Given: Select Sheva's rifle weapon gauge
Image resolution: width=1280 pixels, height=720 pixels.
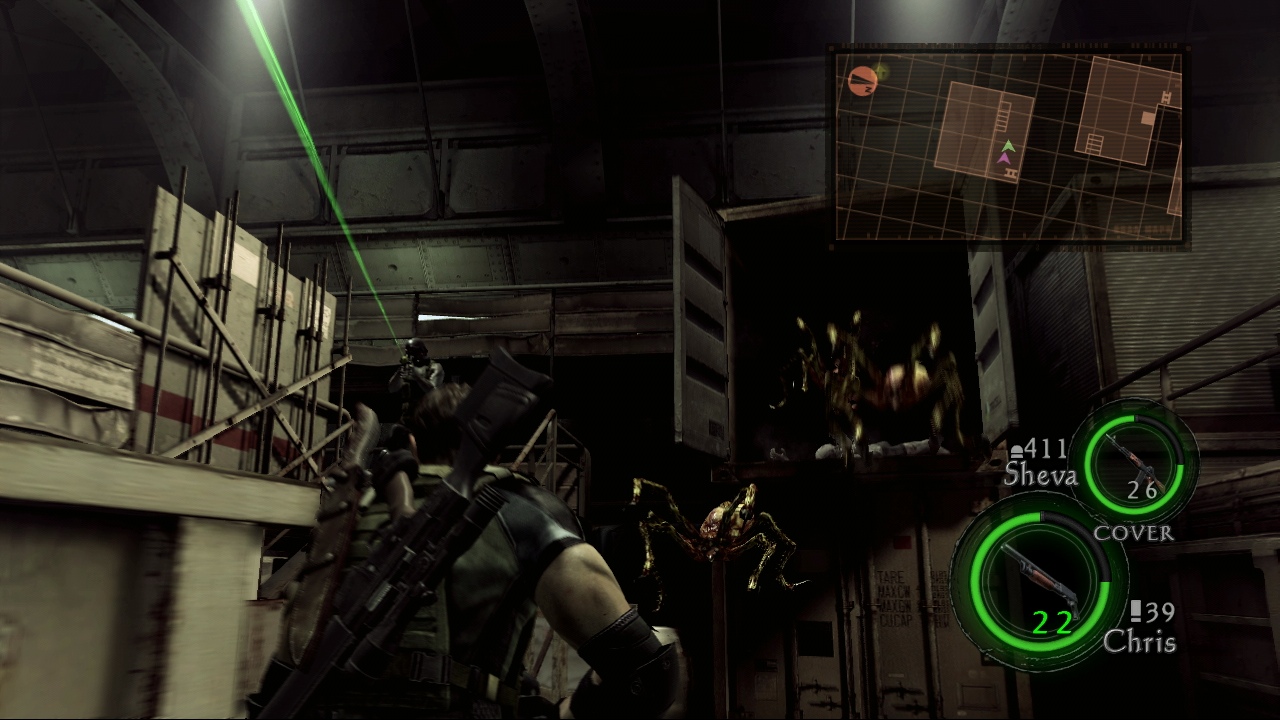Looking at the screenshot, I should coord(1141,462).
